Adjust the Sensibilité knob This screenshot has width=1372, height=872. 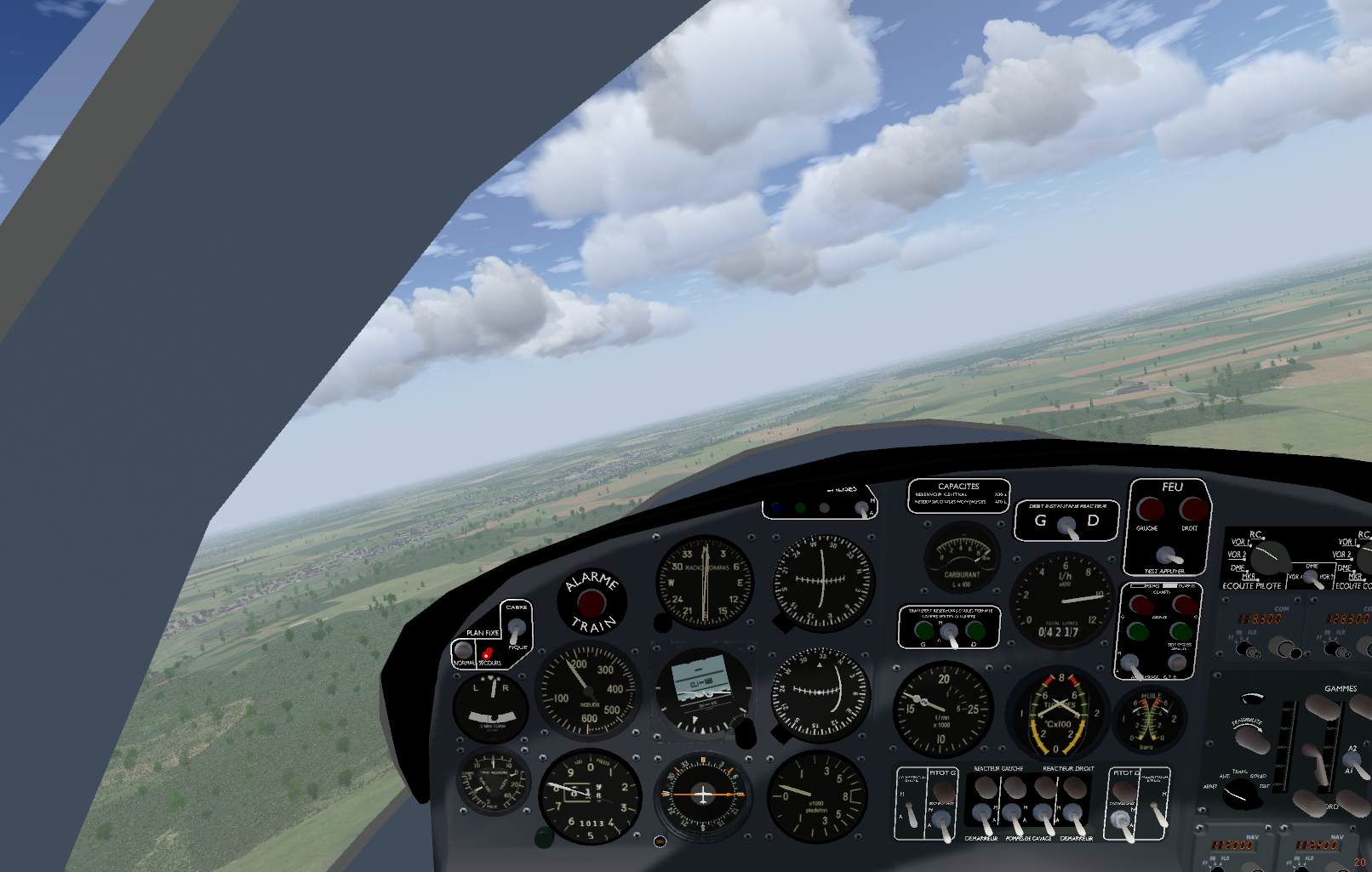pos(1252,738)
